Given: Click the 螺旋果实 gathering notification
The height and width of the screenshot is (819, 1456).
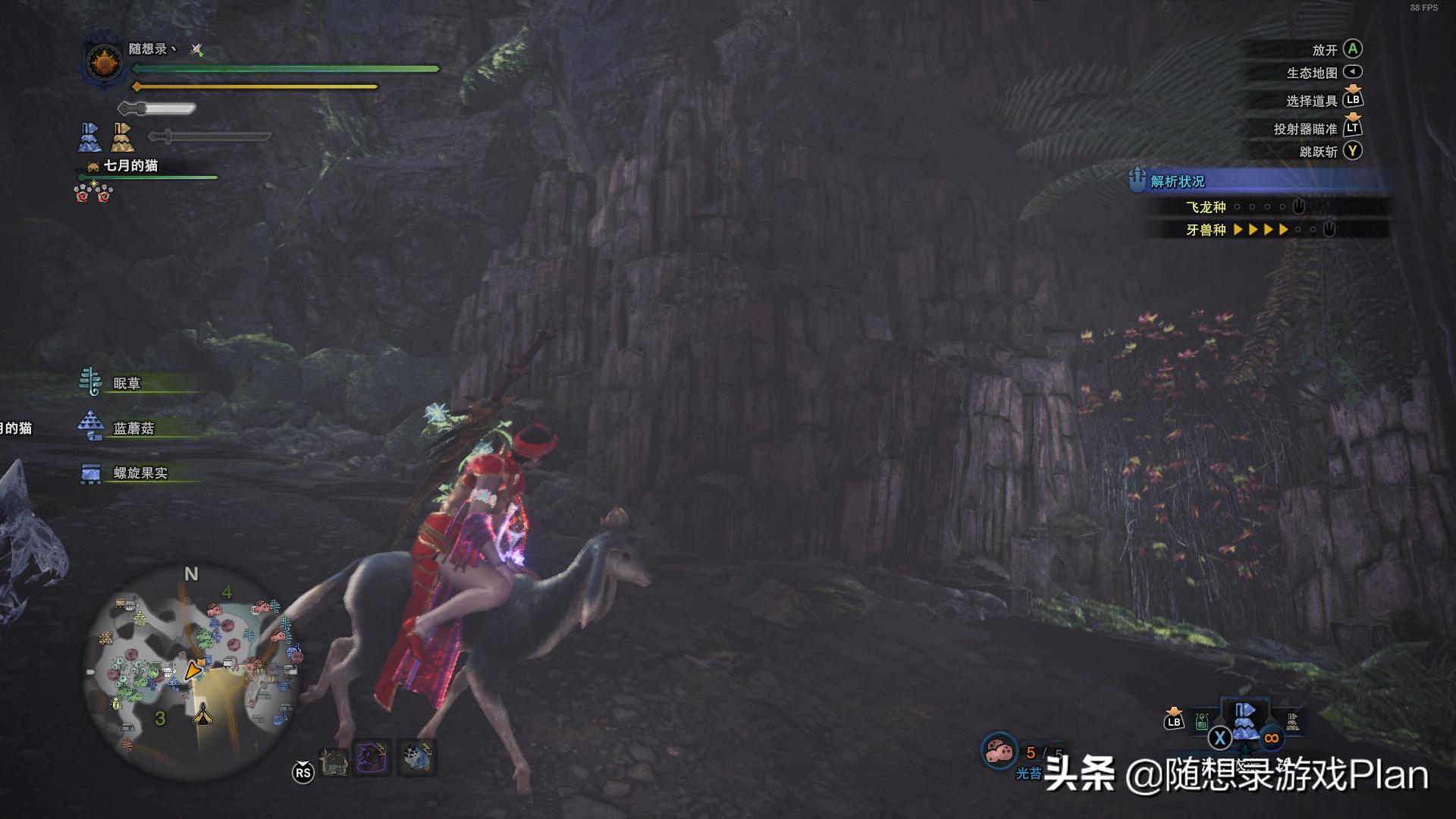Looking at the screenshot, I should 140,472.
